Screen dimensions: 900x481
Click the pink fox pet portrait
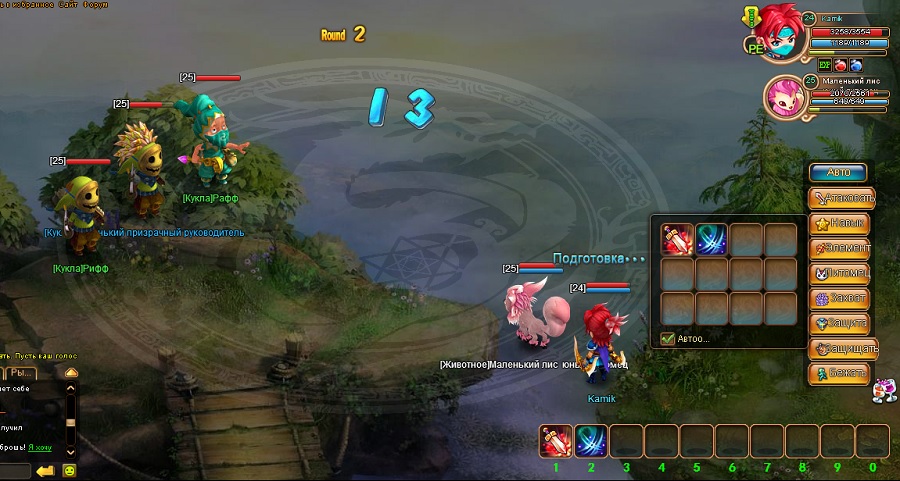point(784,99)
